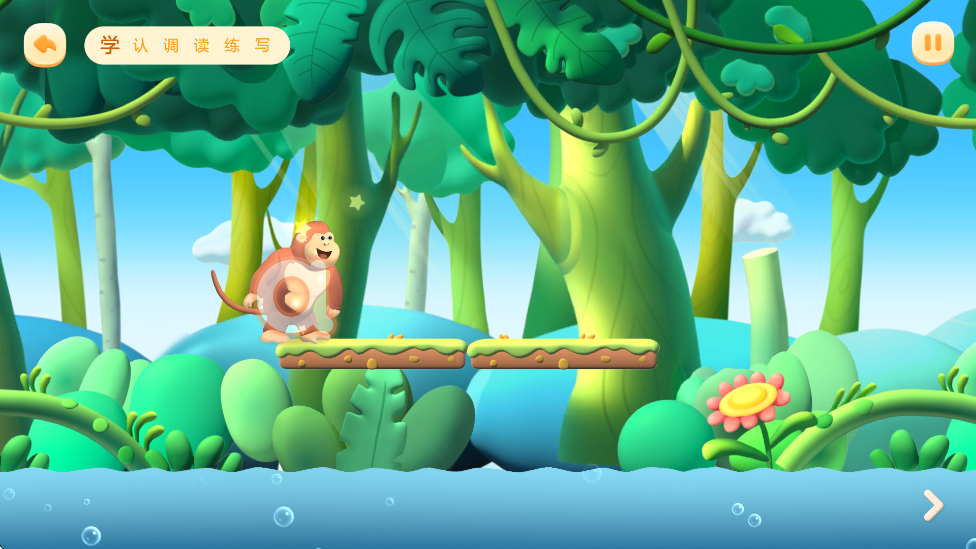
Task: Go back with the orange arrow button
Action: (45, 44)
